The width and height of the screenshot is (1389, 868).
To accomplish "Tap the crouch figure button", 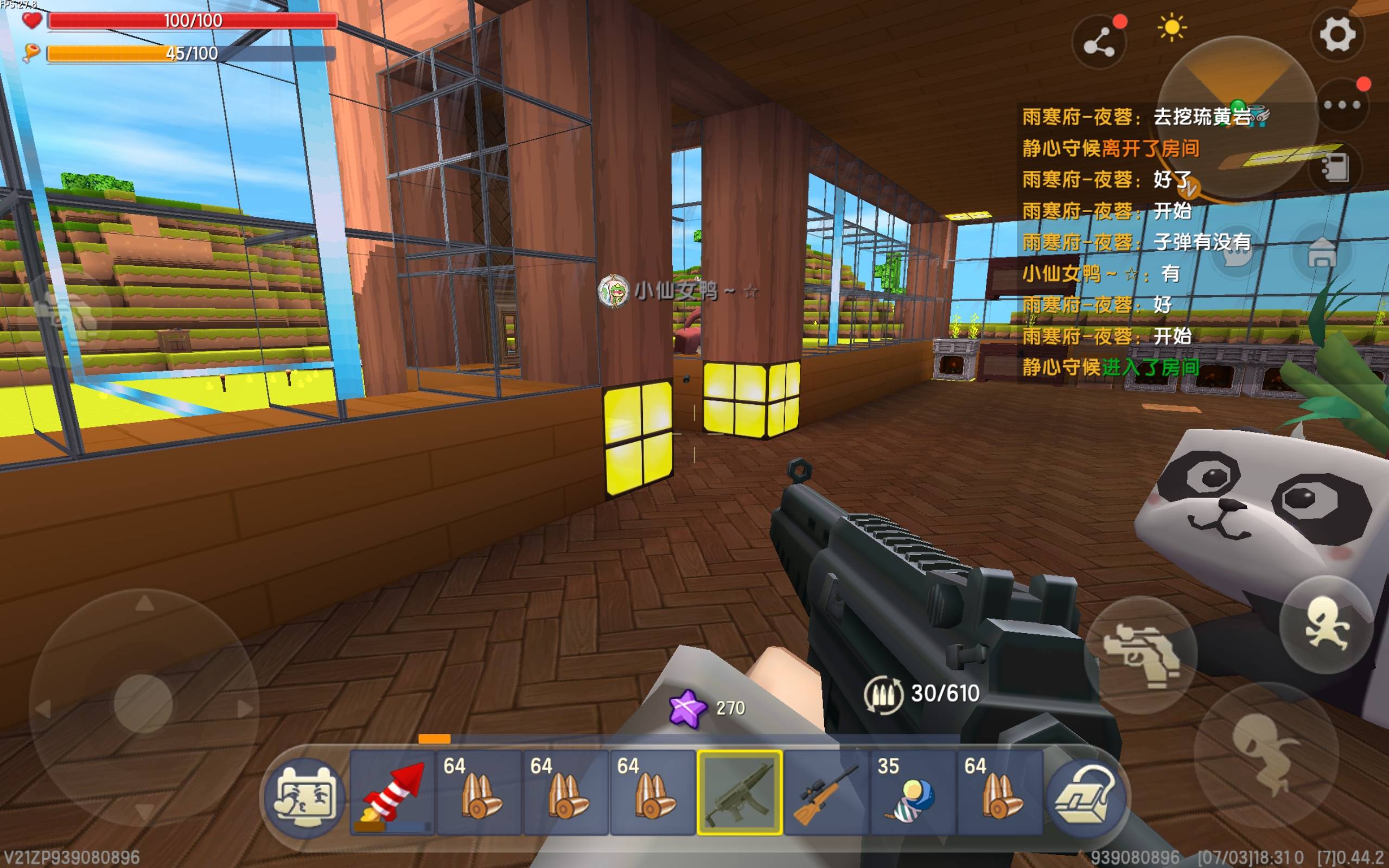I will 1263,752.
